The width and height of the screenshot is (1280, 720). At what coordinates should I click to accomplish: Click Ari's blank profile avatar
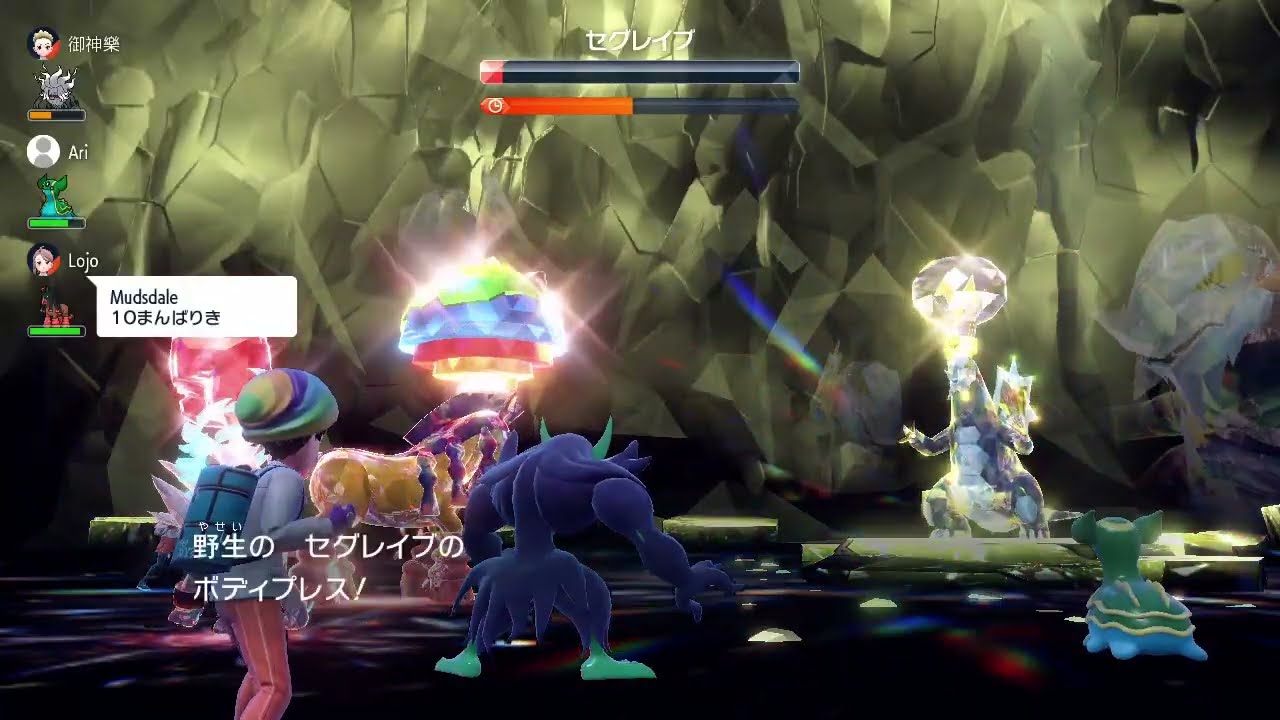44,152
